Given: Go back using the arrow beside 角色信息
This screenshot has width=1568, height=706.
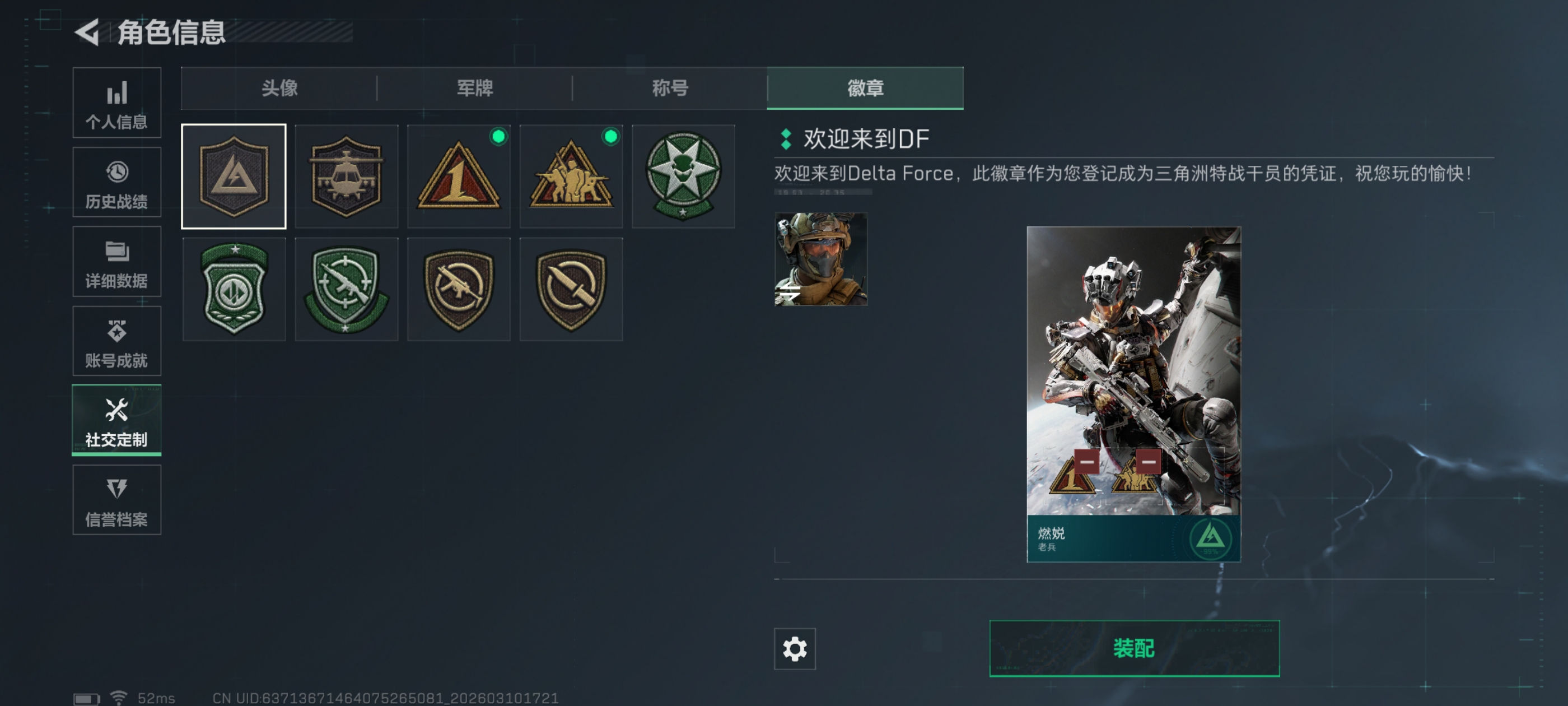Looking at the screenshot, I should coord(88,32).
